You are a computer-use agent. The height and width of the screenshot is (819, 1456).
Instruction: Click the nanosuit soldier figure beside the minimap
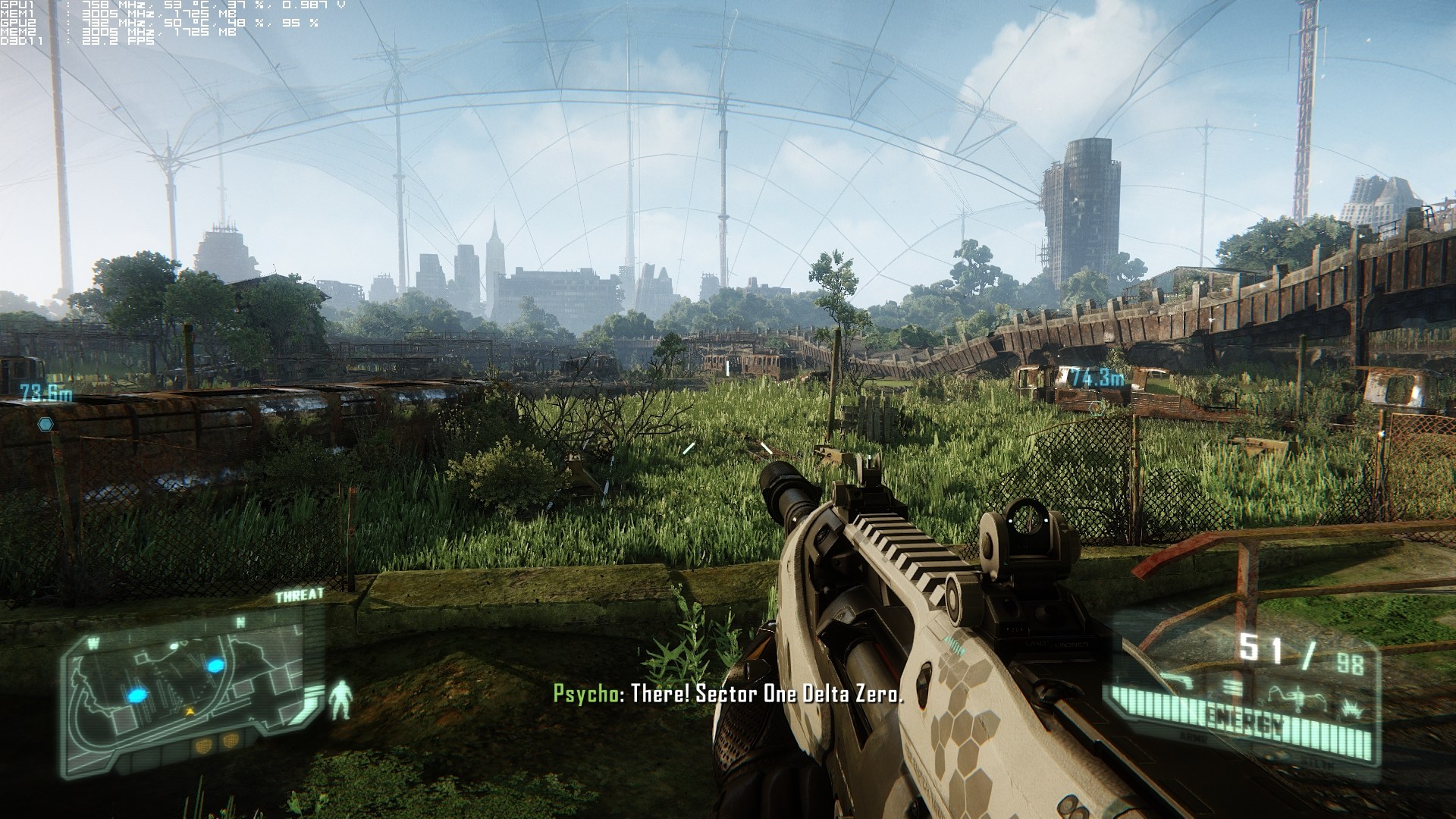[x=341, y=699]
